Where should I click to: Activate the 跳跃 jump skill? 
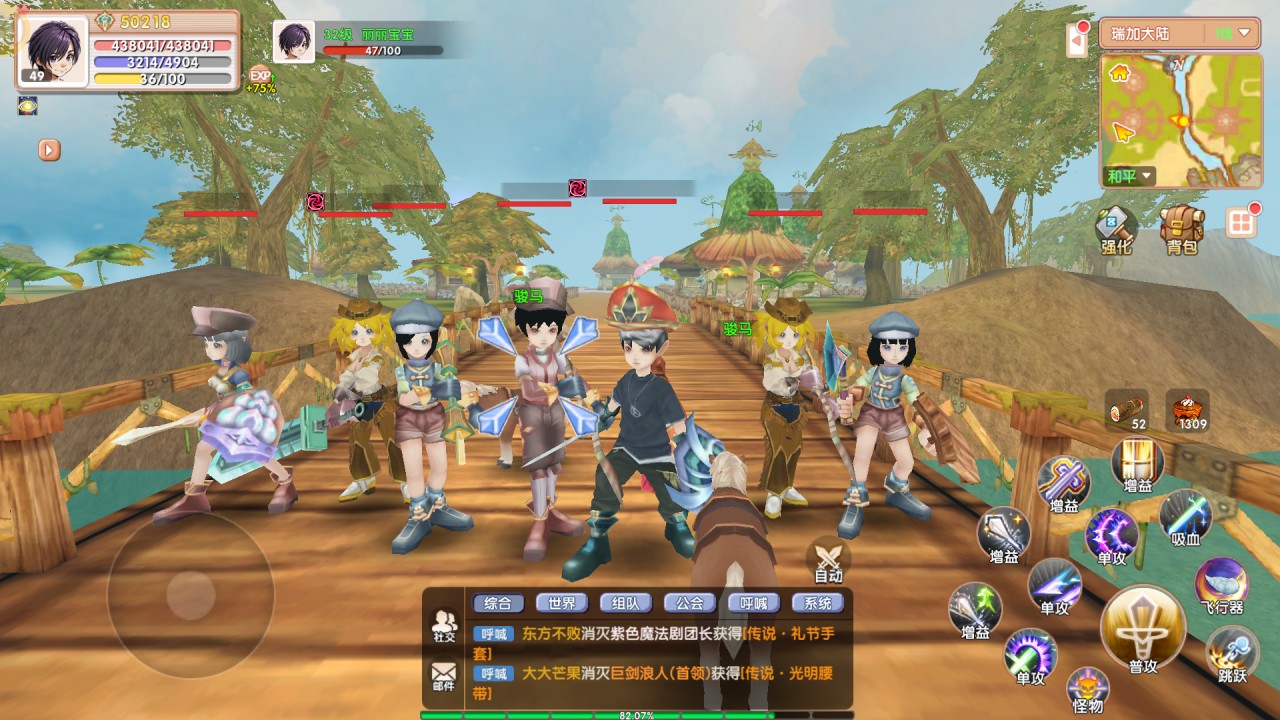tap(1232, 655)
